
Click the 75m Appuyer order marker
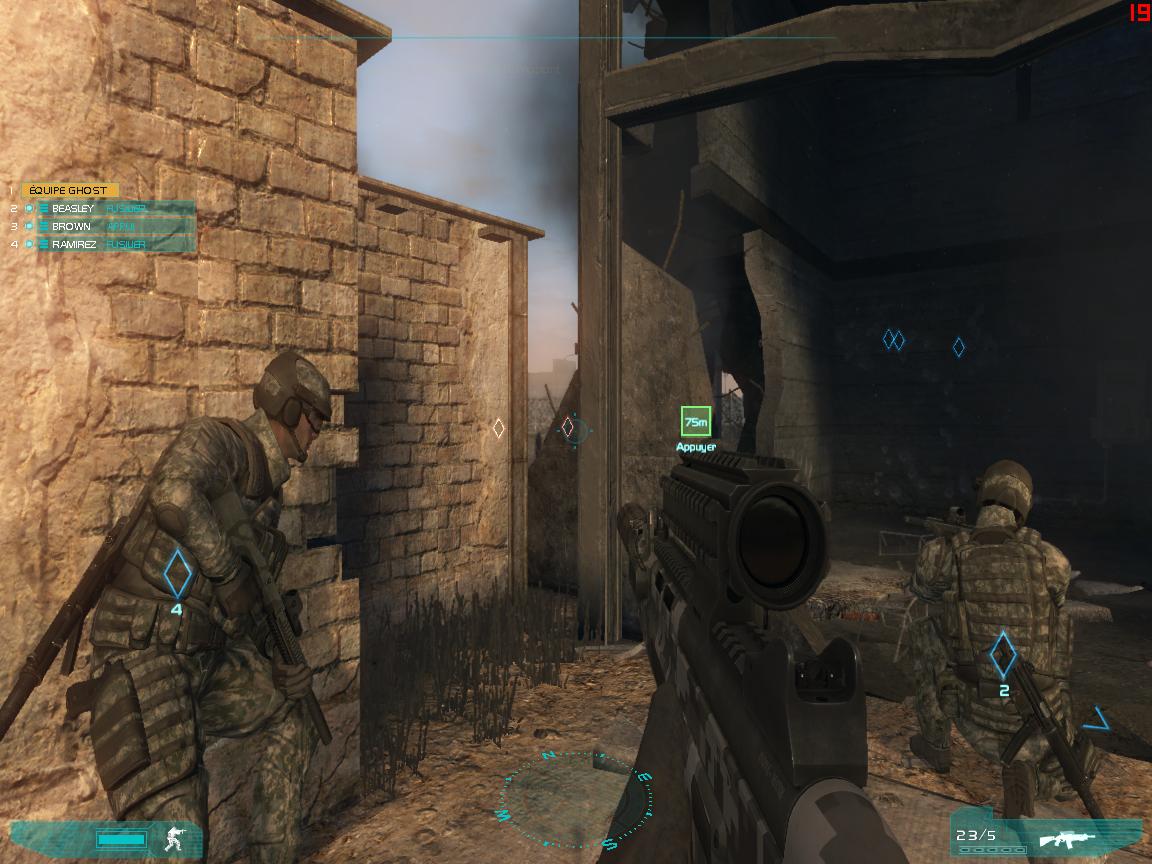[695, 422]
